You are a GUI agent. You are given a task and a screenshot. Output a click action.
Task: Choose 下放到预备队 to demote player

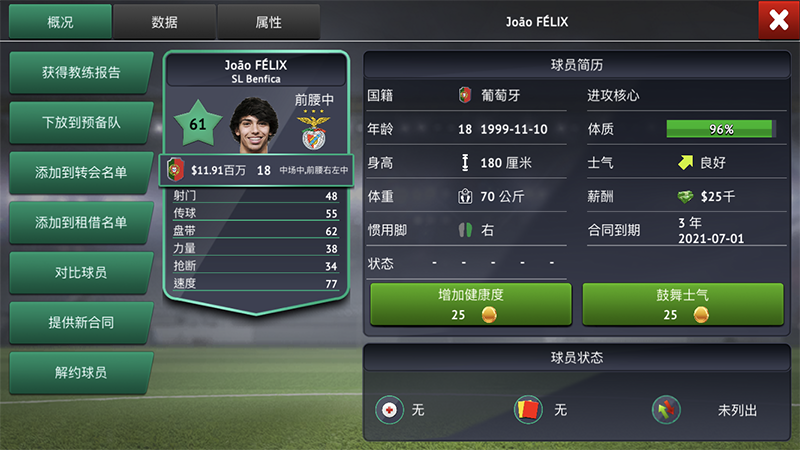81,123
